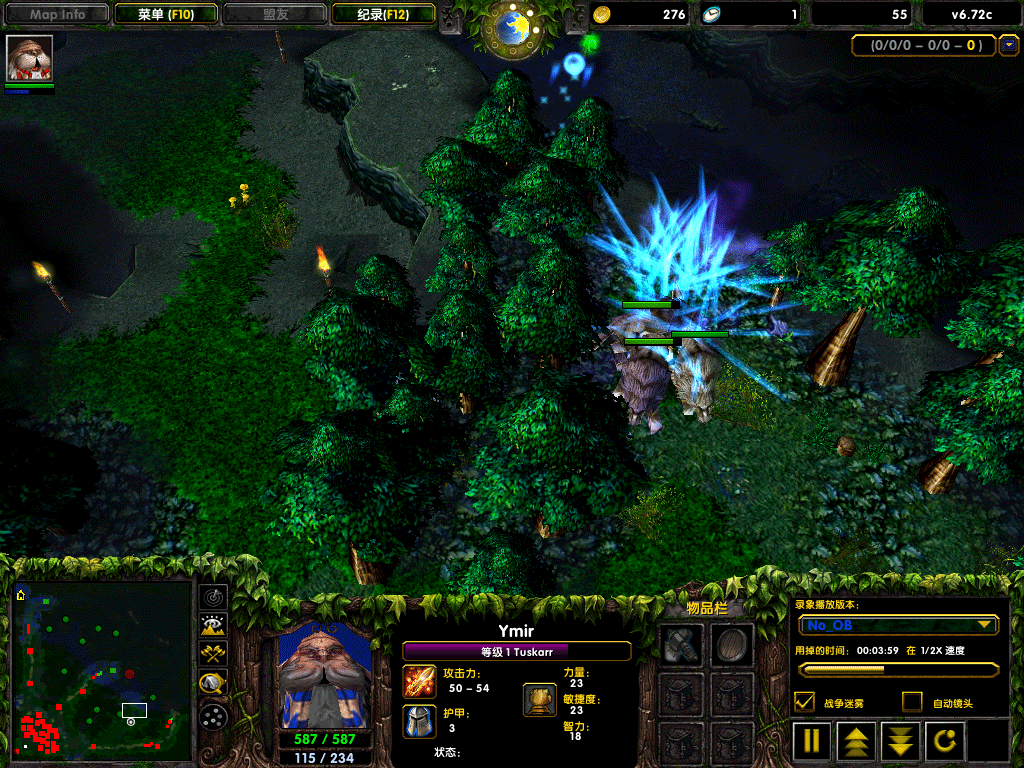Viewport: 1024px width, 768px height.
Task: Activate the minimap signal ping button
Action: [x=213, y=598]
